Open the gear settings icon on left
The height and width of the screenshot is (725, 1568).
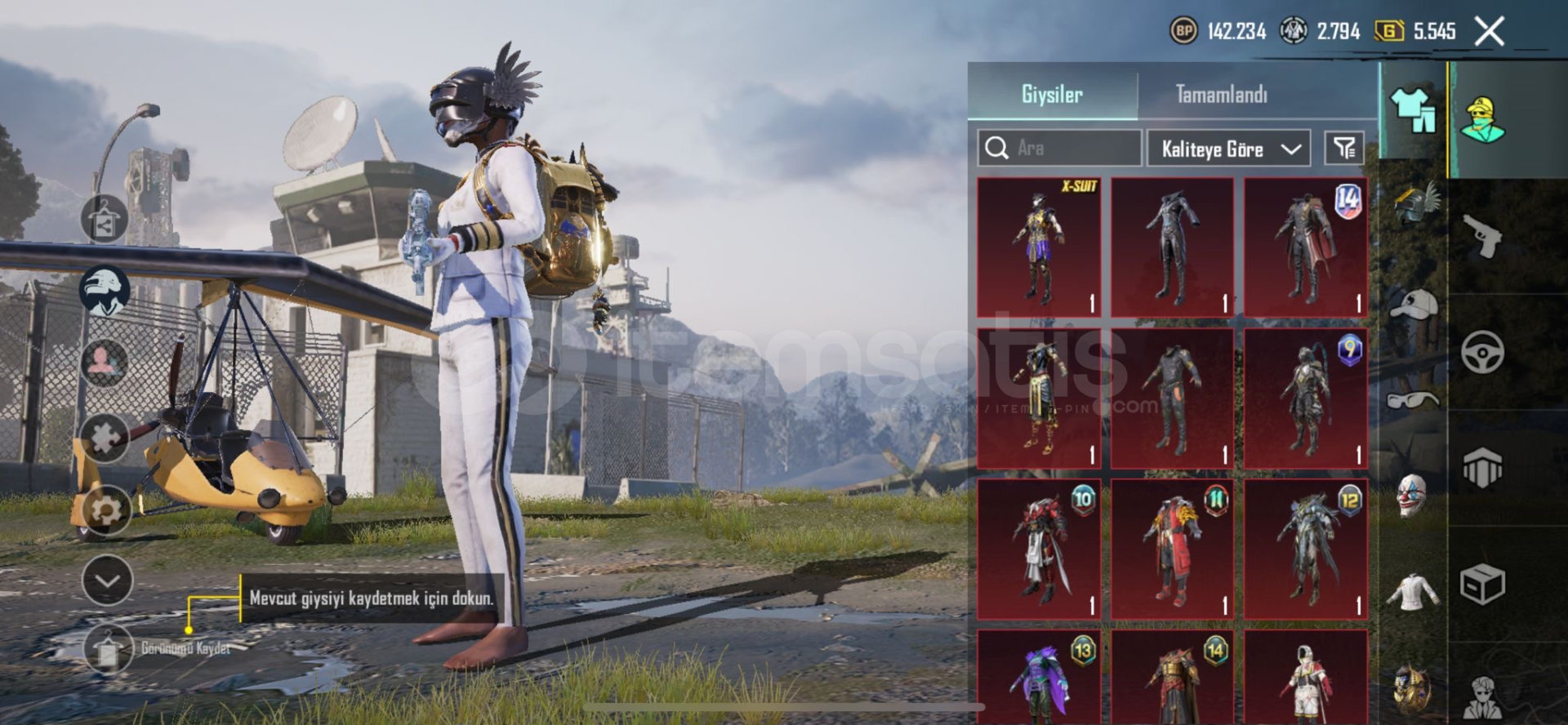click(106, 509)
